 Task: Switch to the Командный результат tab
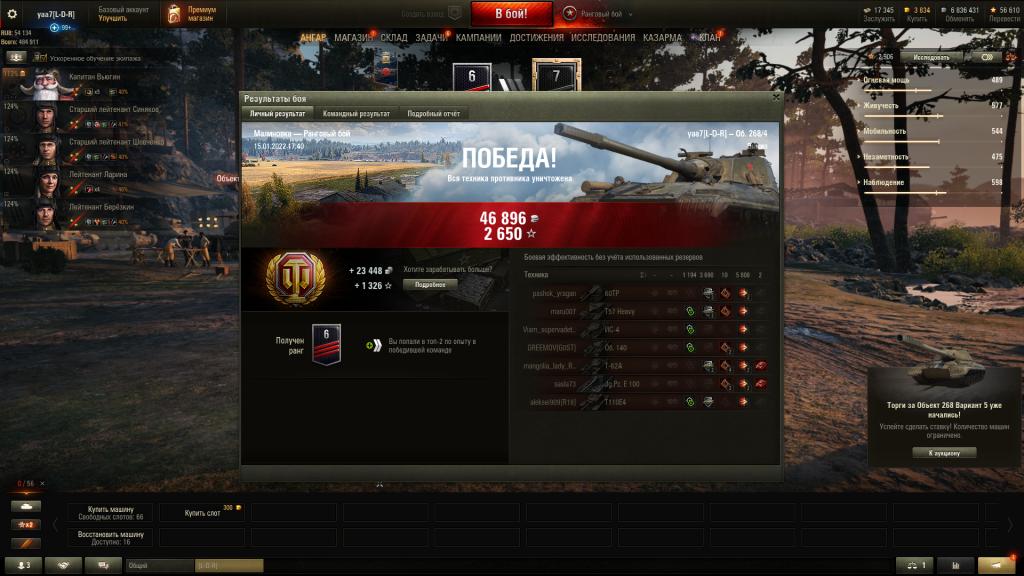click(356, 114)
